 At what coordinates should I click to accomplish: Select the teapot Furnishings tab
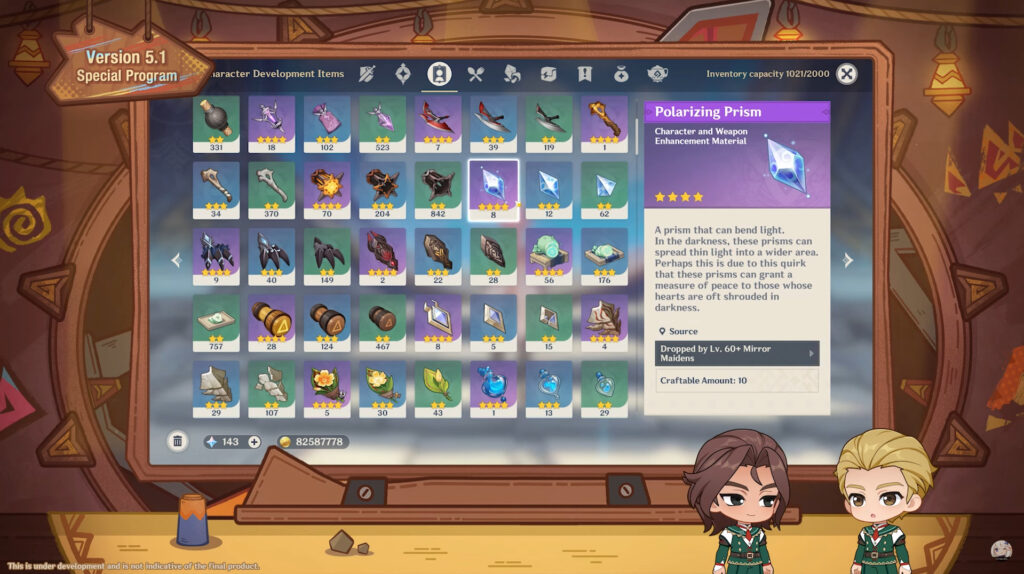coord(657,74)
